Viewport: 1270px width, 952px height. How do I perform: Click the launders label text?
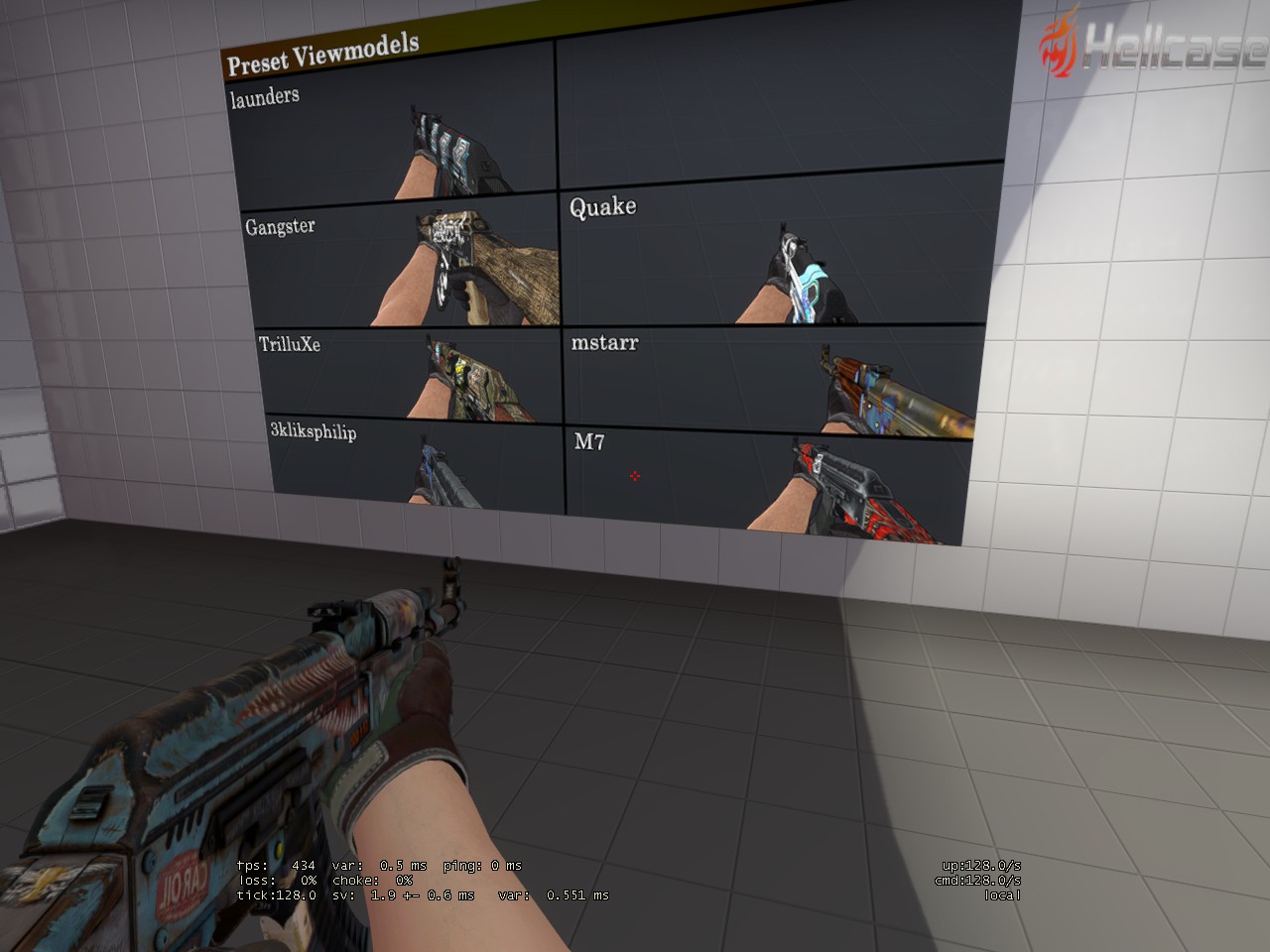click(264, 96)
